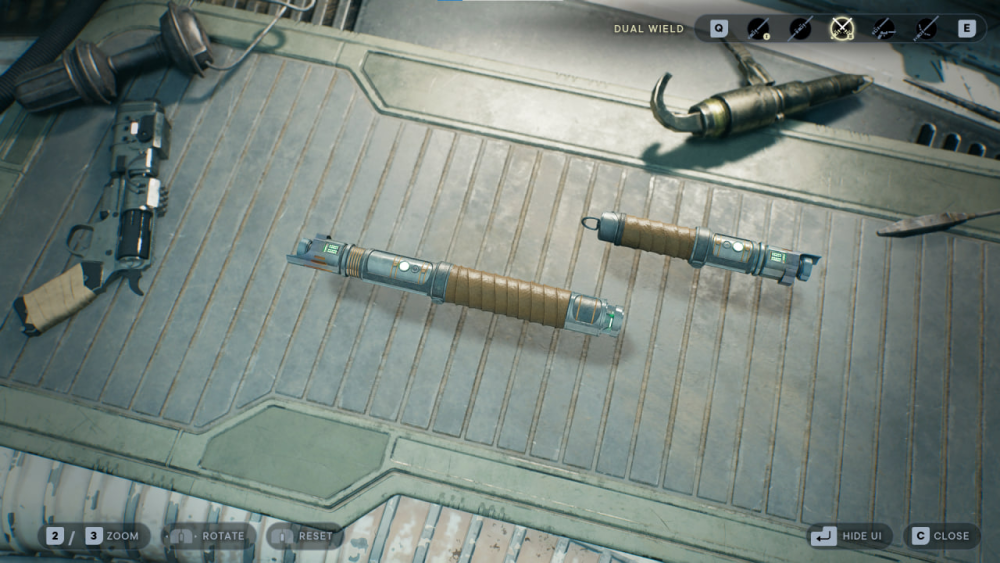Reset the lightsaber camera view
The width and height of the screenshot is (1000, 563).
click(305, 536)
